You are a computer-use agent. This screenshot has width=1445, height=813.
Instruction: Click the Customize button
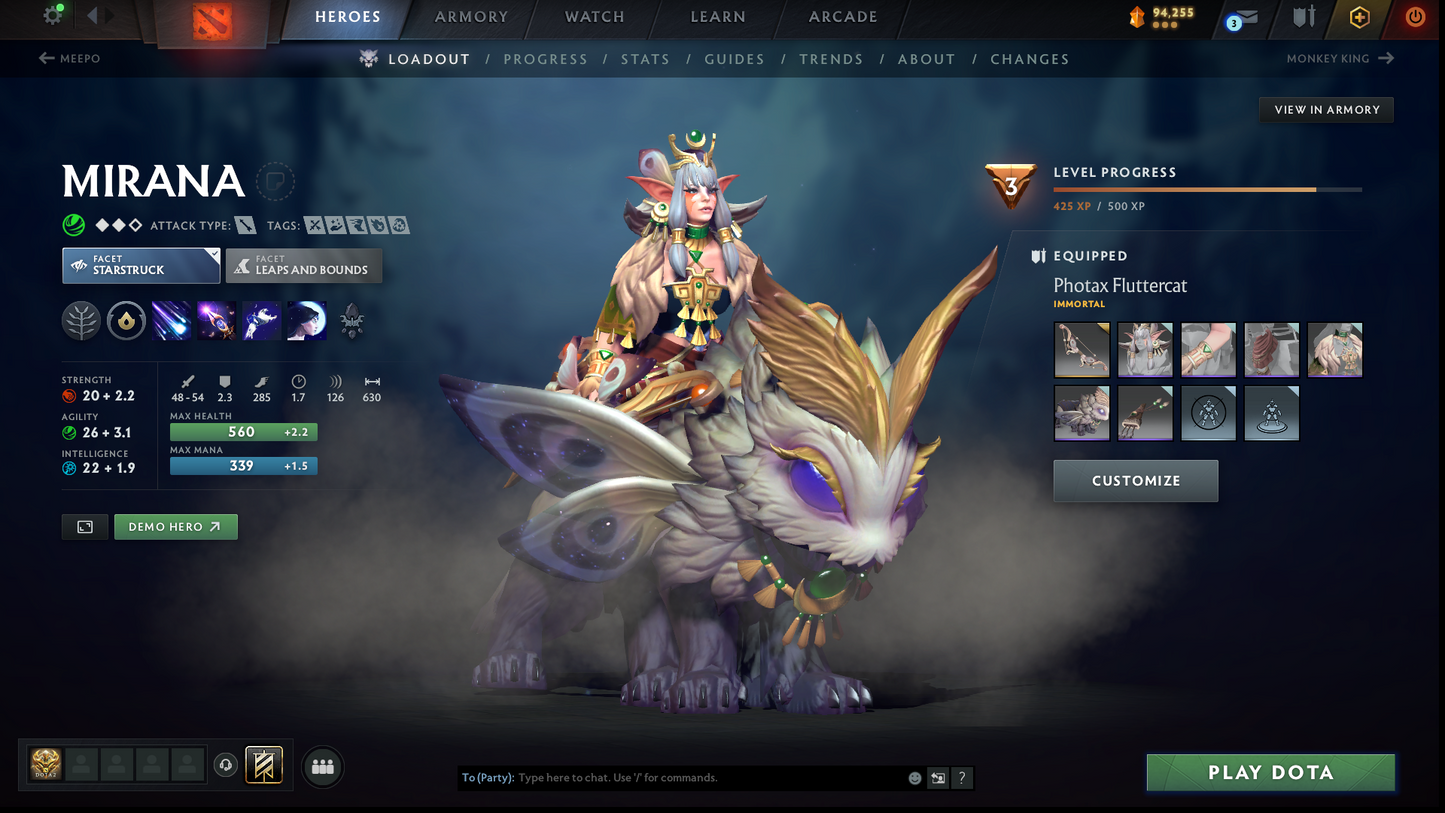pyautogui.click(x=1135, y=480)
